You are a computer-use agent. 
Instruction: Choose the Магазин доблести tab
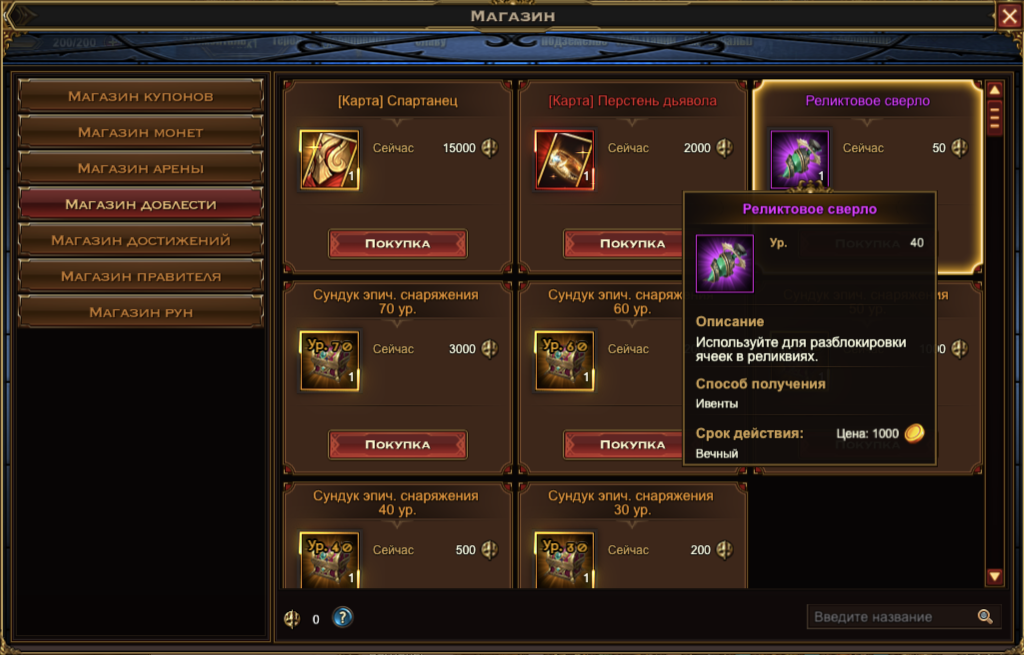pyautogui.click(x=141, y=204)
